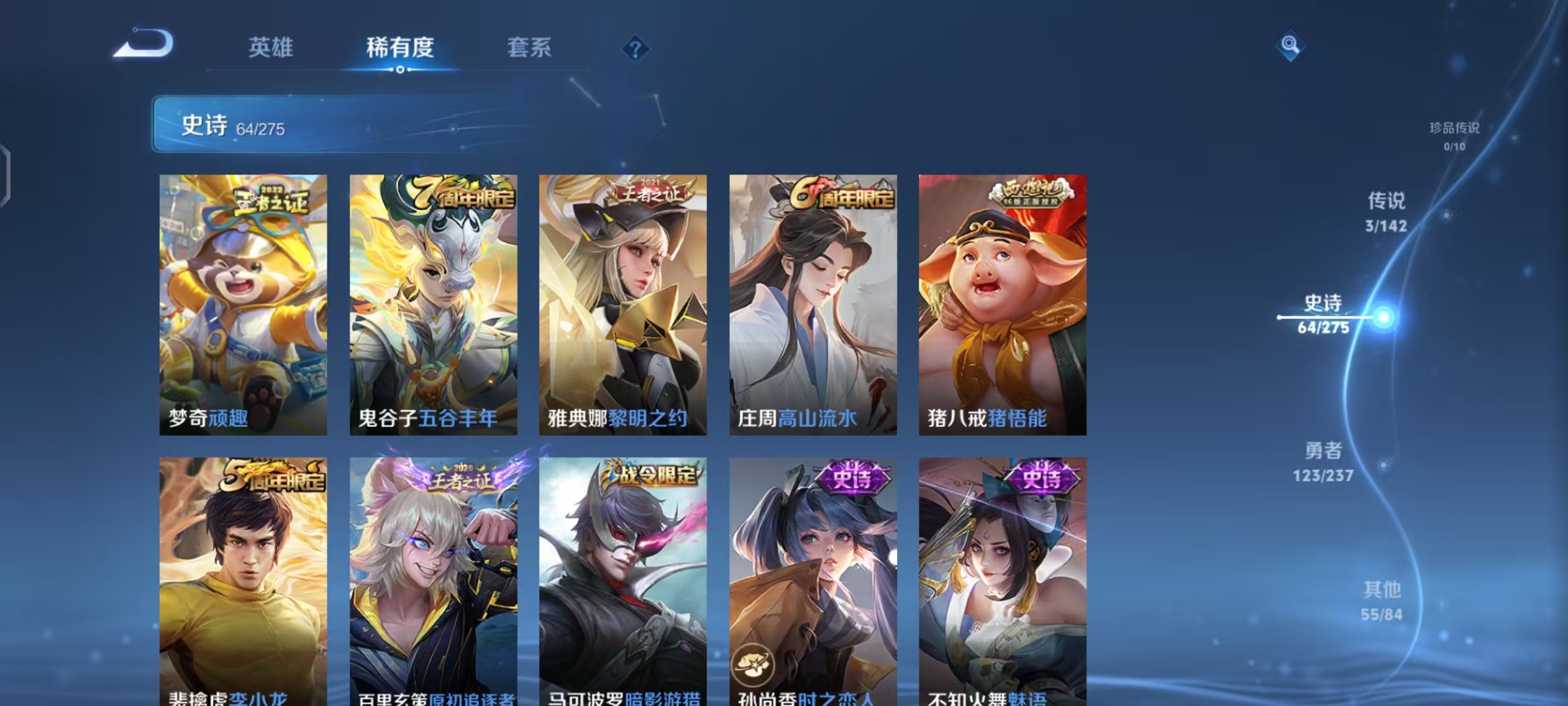Switch to the 套系 tab
This screenshot has width=1568, height=706.
coord(529,47)
